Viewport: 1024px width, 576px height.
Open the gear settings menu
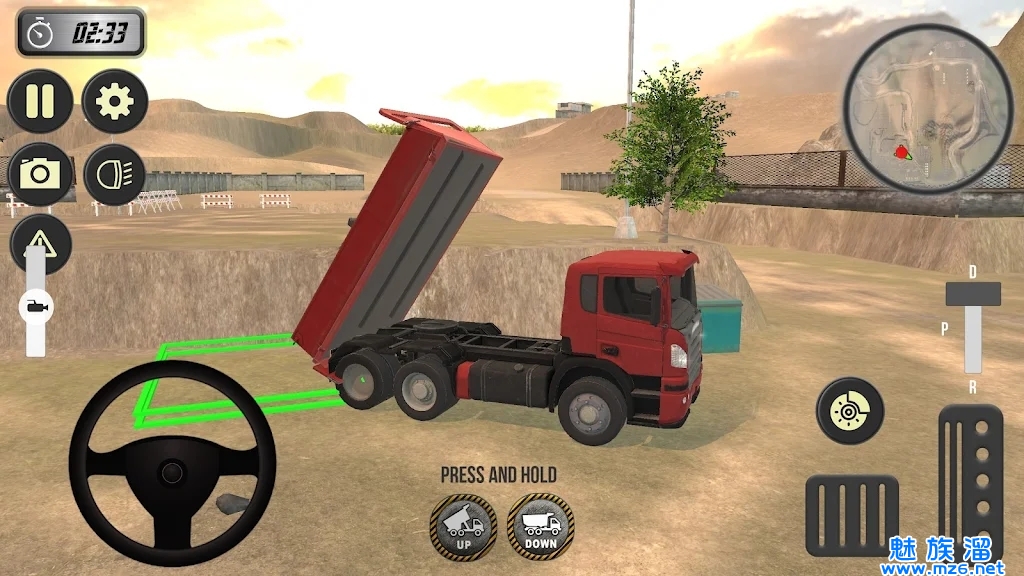(x=115, y=101)
